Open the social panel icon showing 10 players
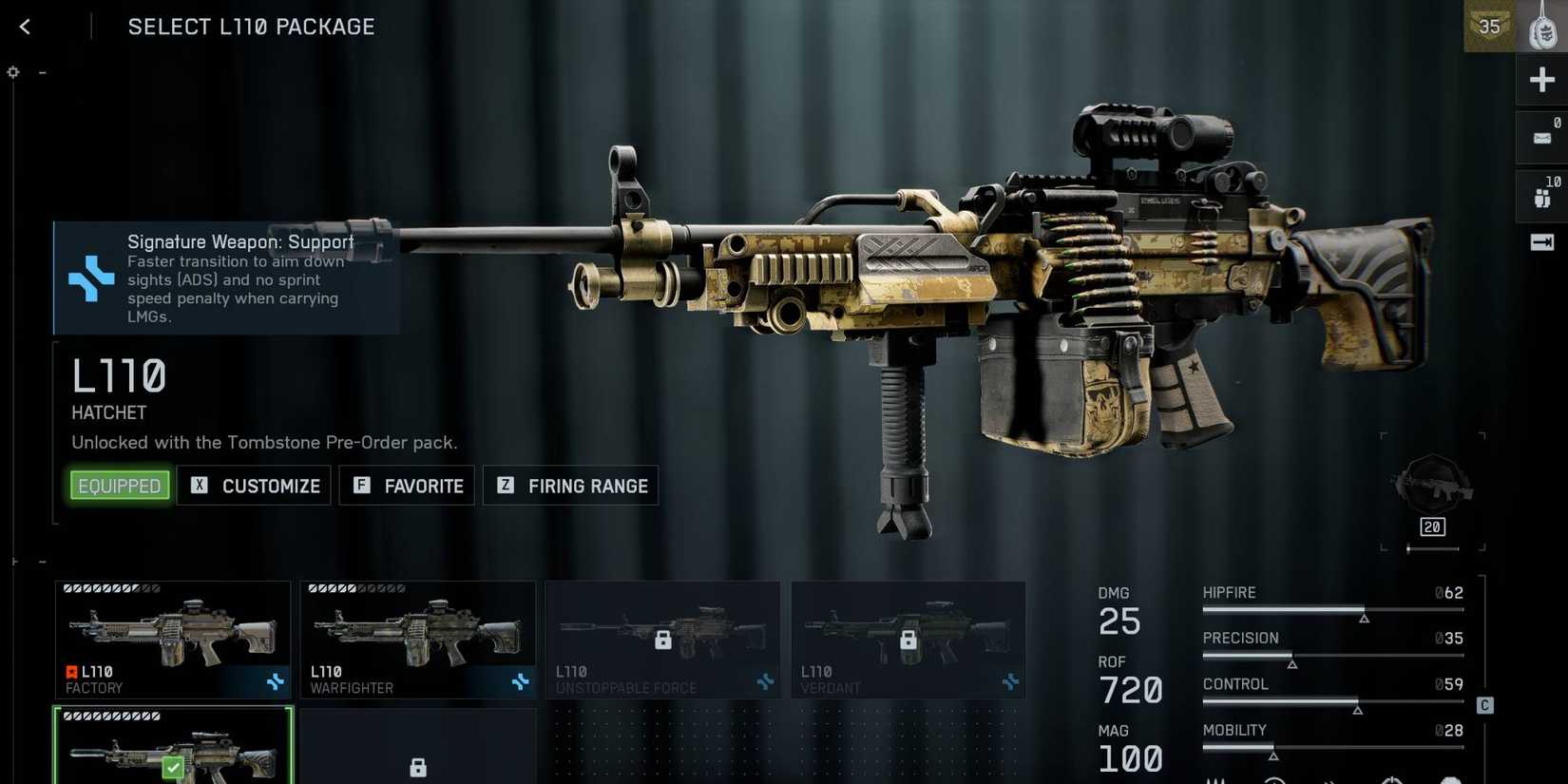The image size is (1568, 784). 1541,195
